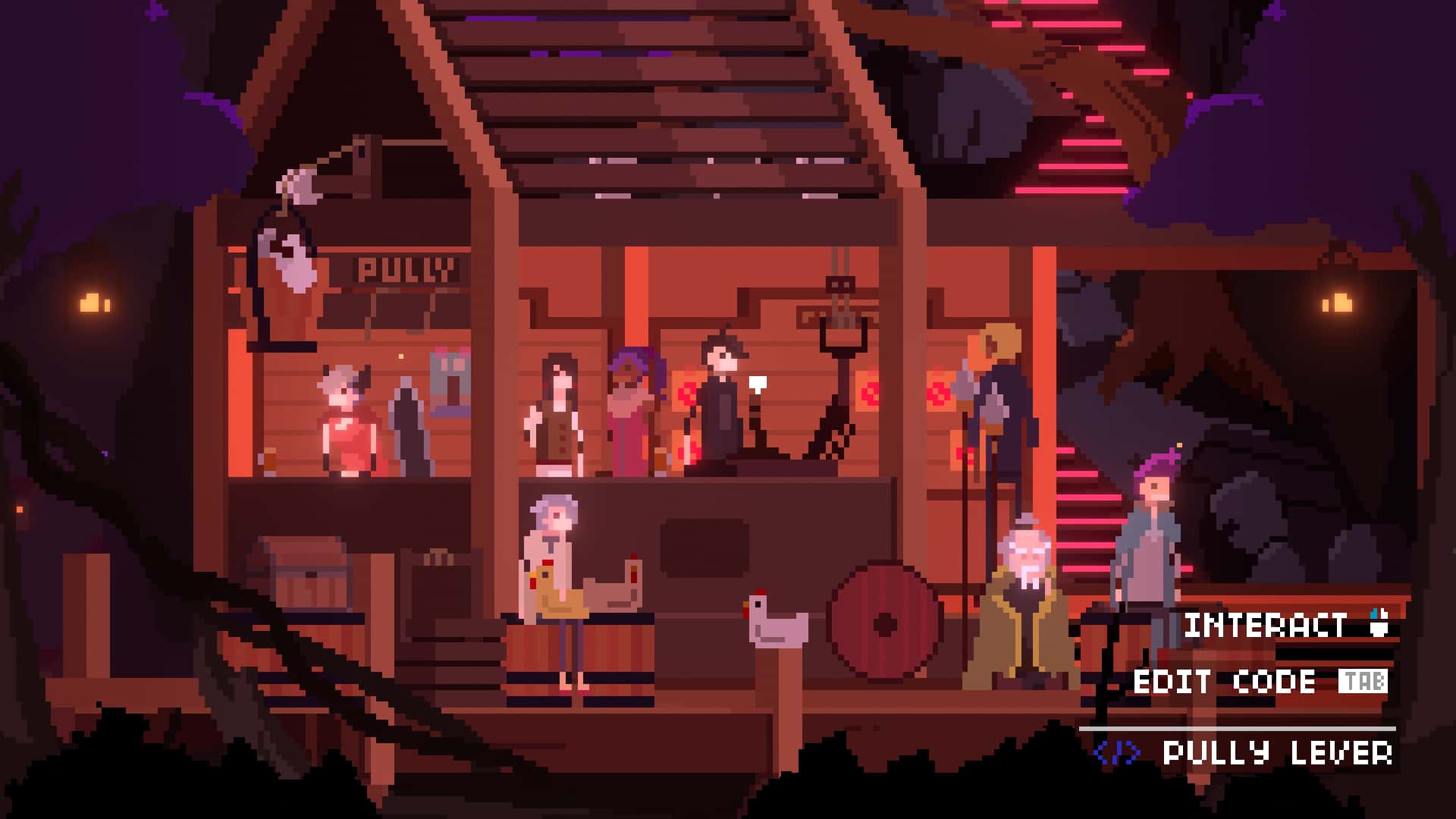Click the PULLY sign above the bar
This screenshot has height=819, width=1456.
[x=406, y=267]
